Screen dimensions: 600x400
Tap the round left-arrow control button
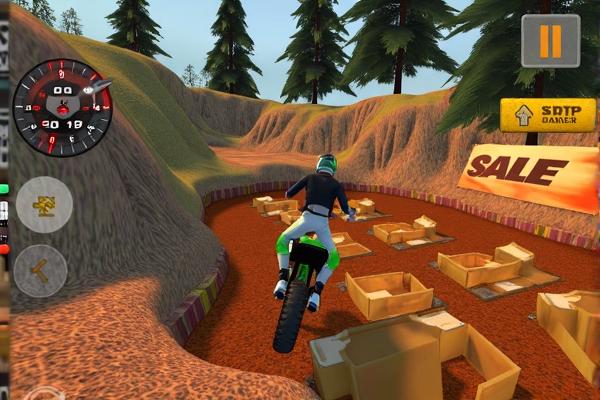pos(41,270)
